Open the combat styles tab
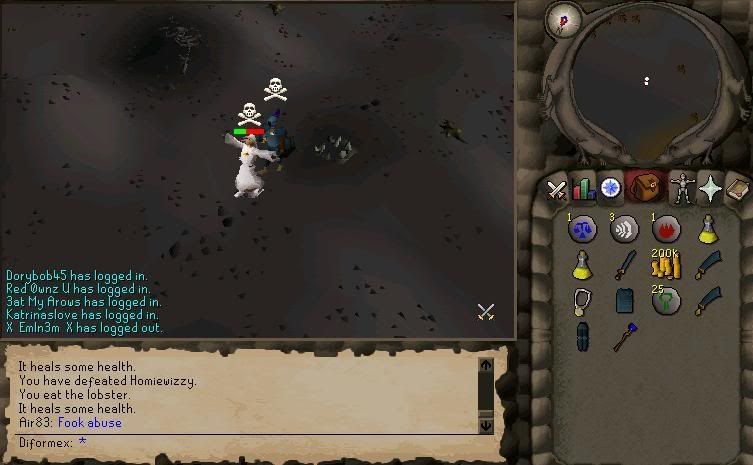Image resolution: width=753 pixels, height=465 pixels. click(557, 188)
